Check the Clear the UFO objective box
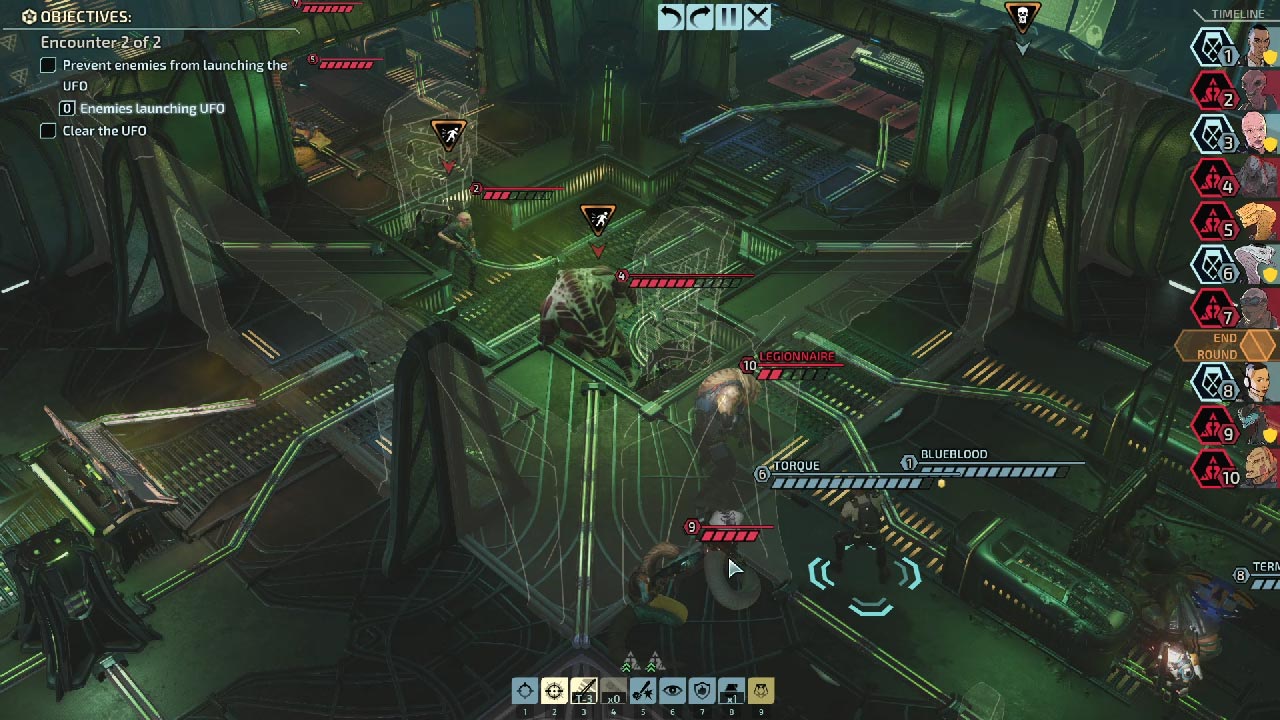The width and height of the screenshot is (1280, 720). [47, 130]
